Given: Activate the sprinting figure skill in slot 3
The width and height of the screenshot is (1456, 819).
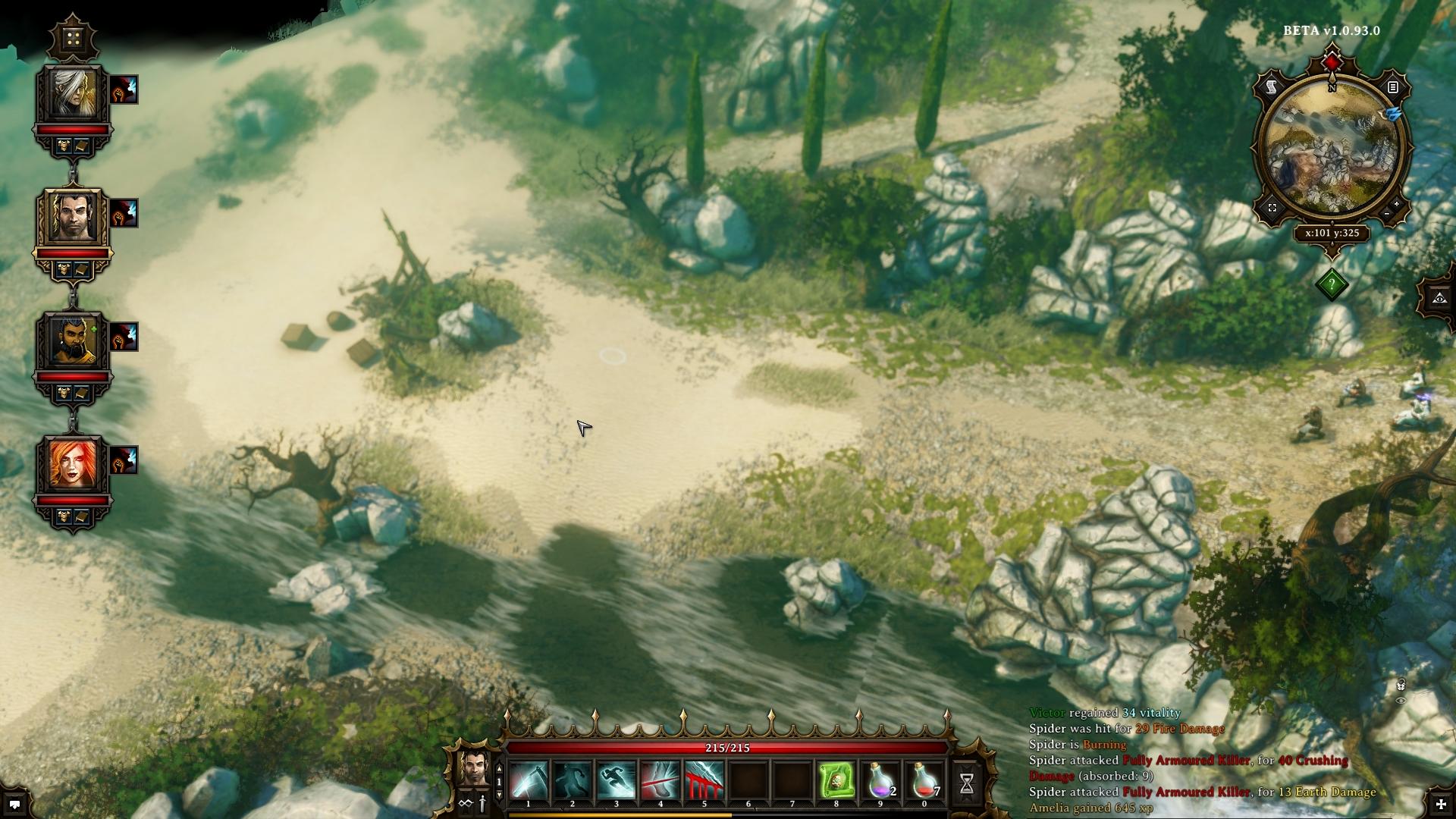Looking at the screenshot, I should [x=617, y=780].
